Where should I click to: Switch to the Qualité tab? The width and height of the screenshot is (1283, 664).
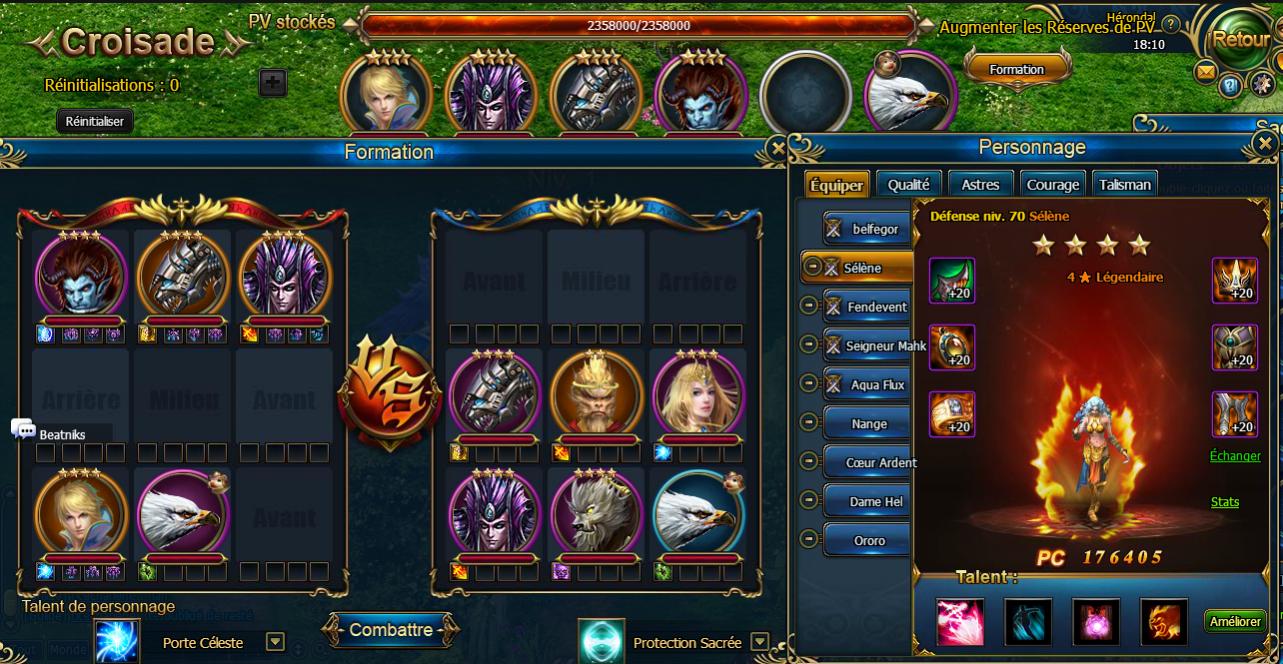click(908, 184)
